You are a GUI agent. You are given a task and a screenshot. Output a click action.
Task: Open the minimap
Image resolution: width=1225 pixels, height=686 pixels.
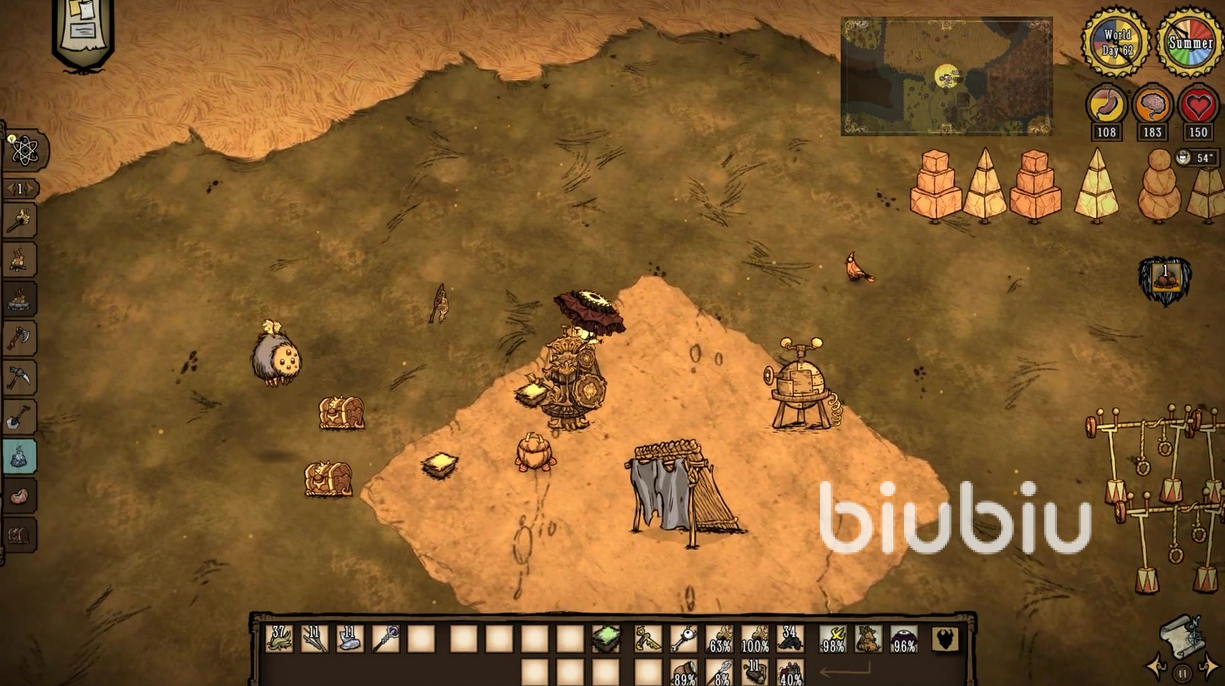[x=946, y=76]
